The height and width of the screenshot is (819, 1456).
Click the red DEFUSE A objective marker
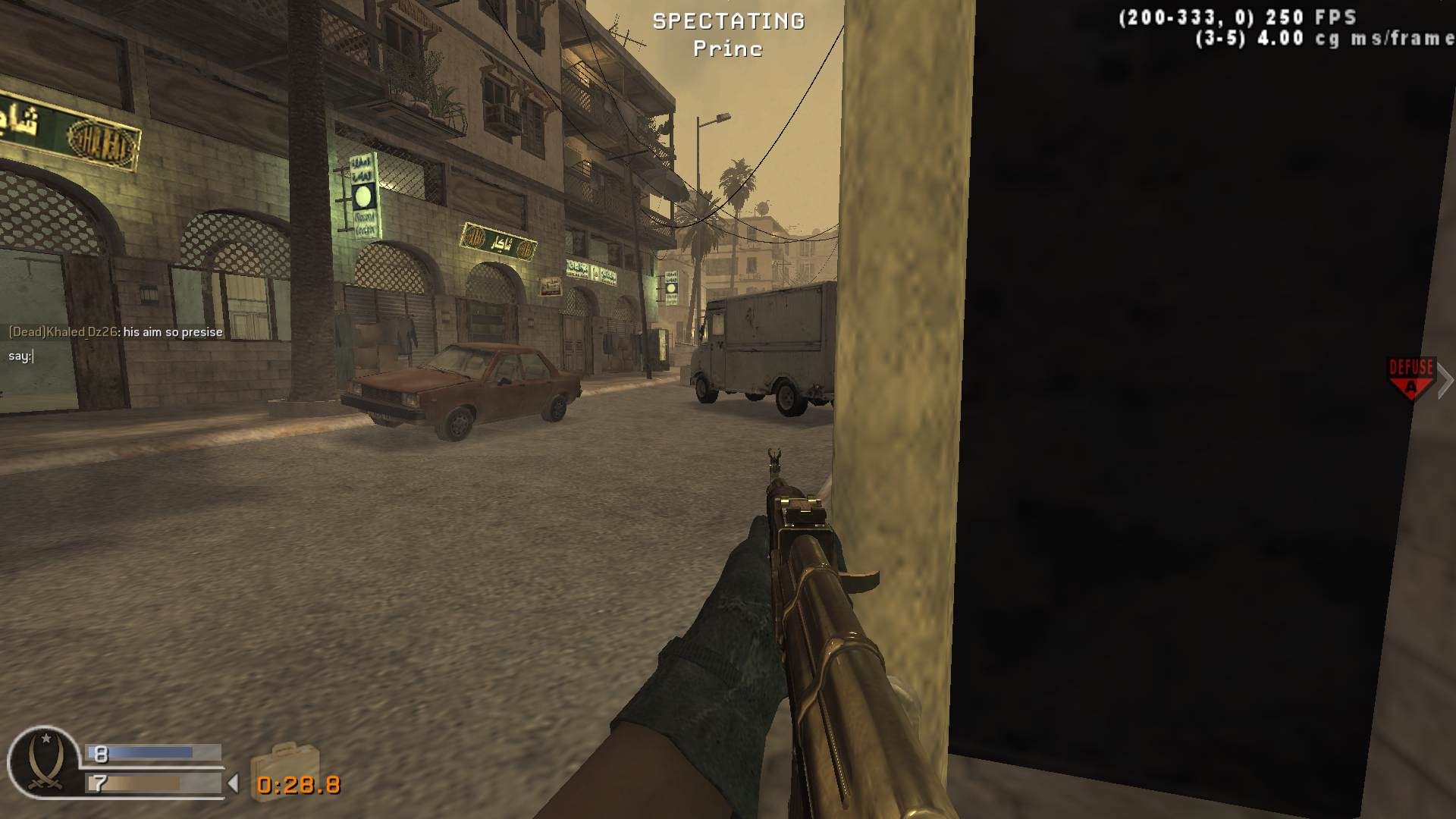pyautogui.click(x=1410, y=373)
